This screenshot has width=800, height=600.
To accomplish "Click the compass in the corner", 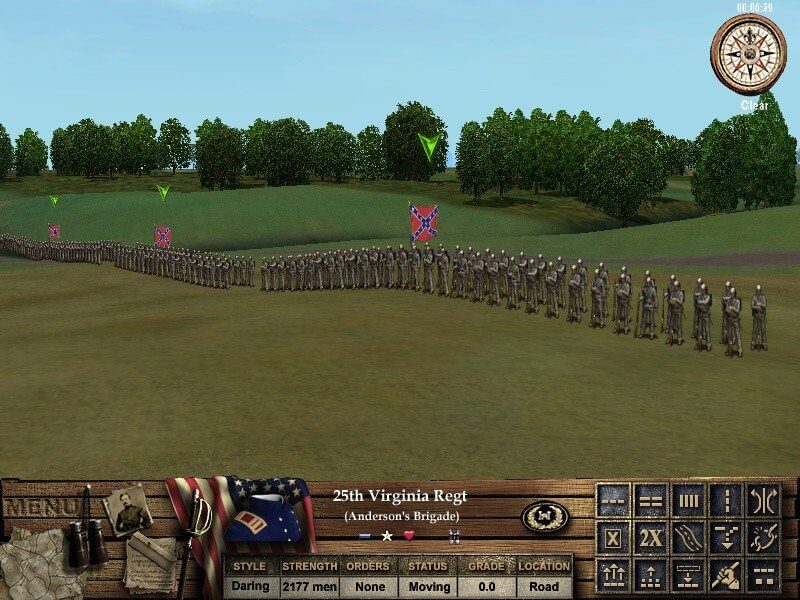I will tap(748, 52).
